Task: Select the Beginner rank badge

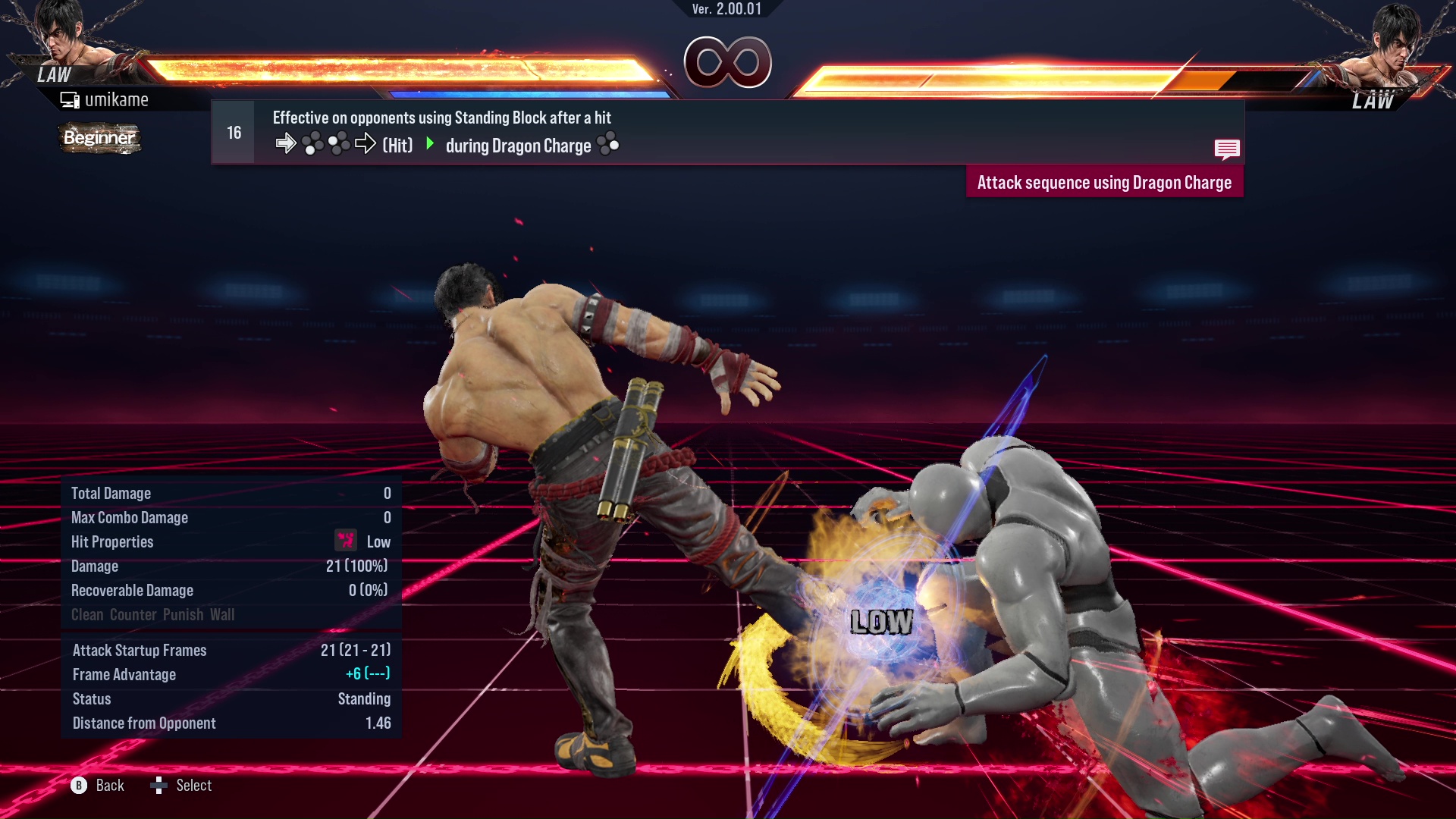Action: point(99,138)
